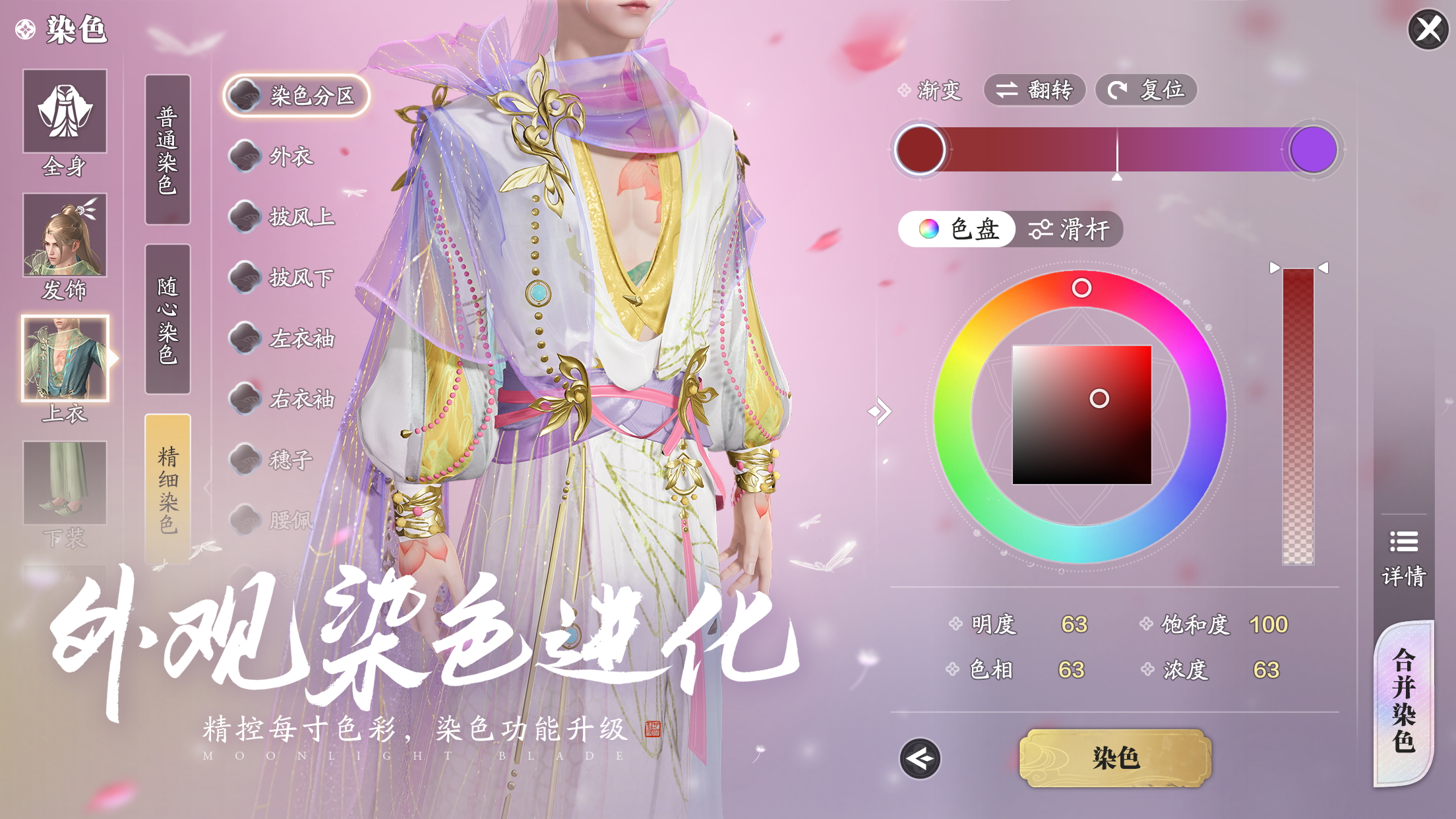Click the 染色 emblem icon in the top-left corner

24,30
